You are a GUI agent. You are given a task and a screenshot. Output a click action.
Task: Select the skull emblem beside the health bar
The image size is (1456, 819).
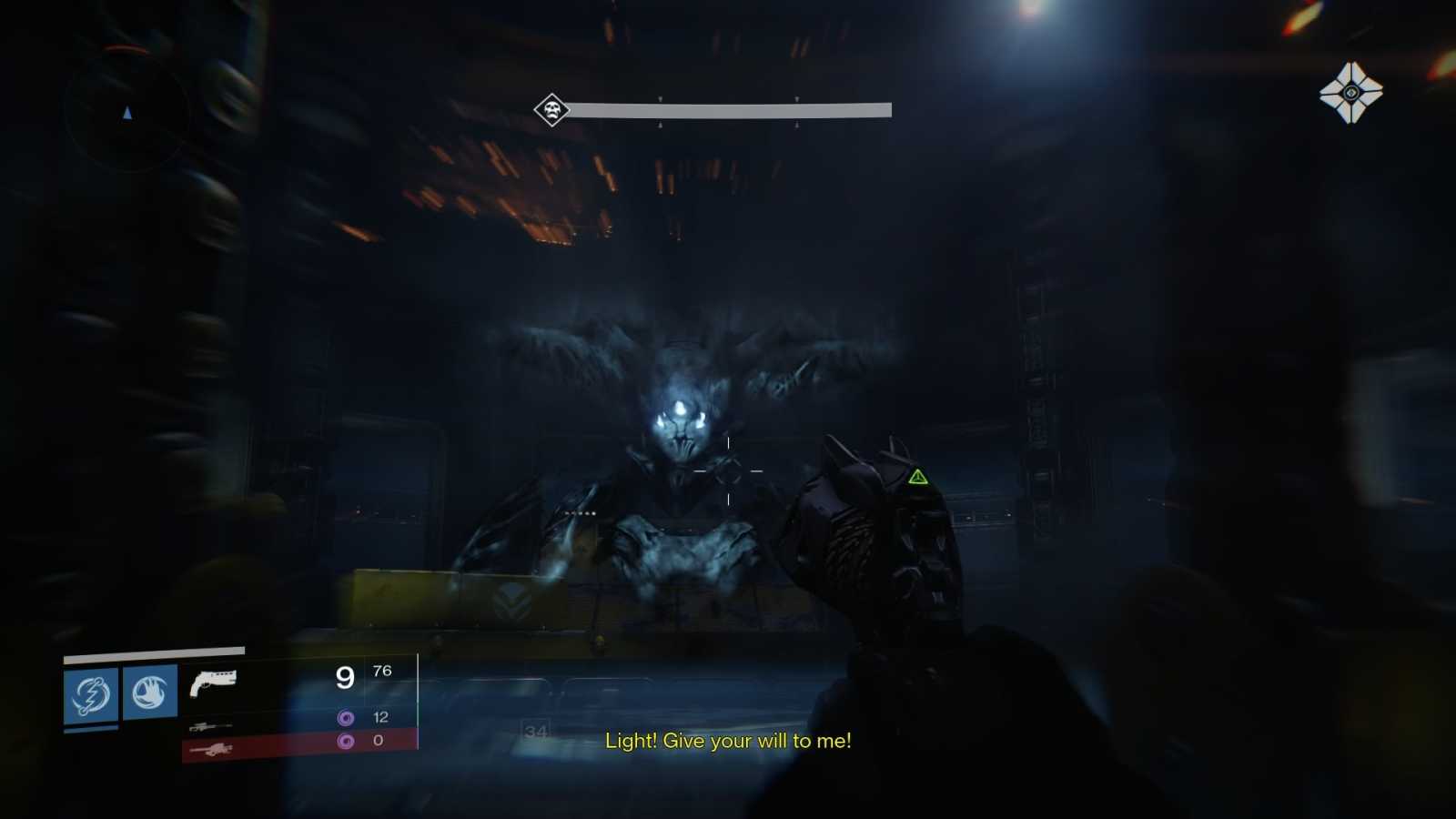point(551,107)
